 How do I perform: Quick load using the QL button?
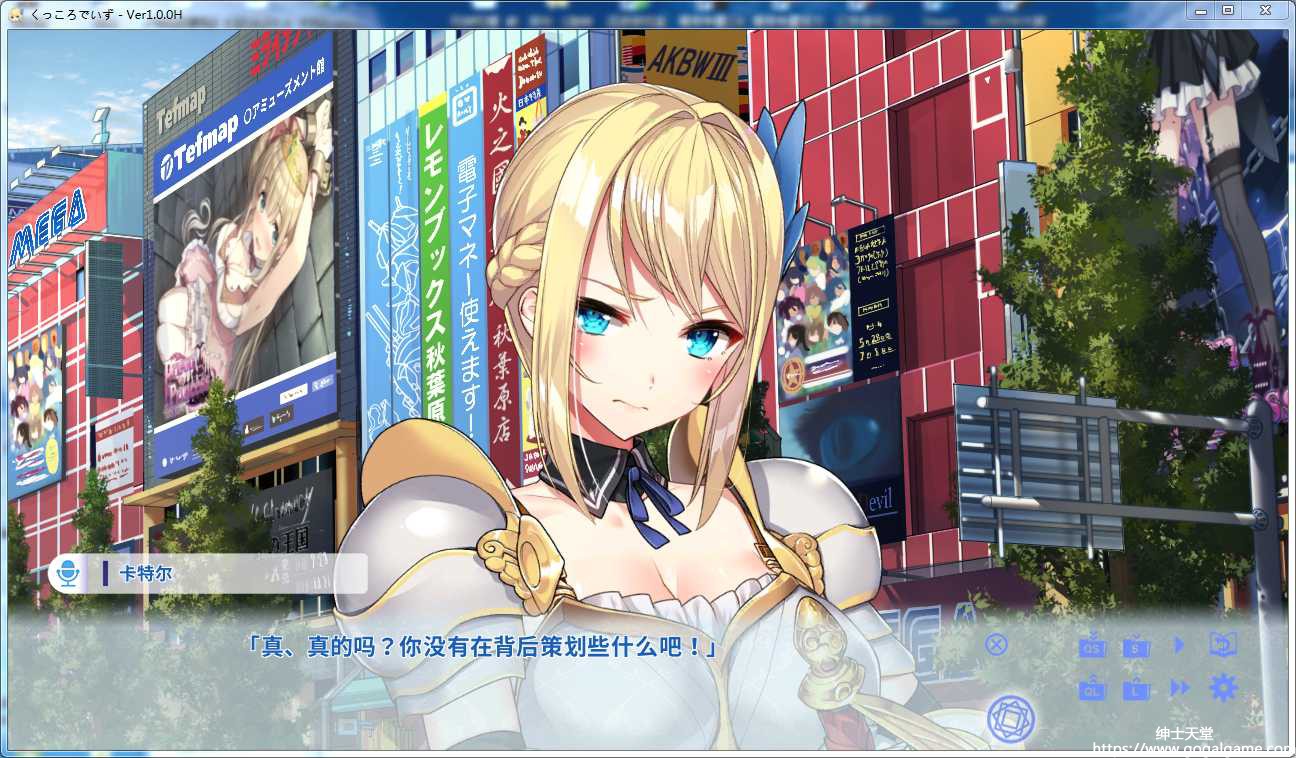pyautogui.click(x=1092, y=689)
